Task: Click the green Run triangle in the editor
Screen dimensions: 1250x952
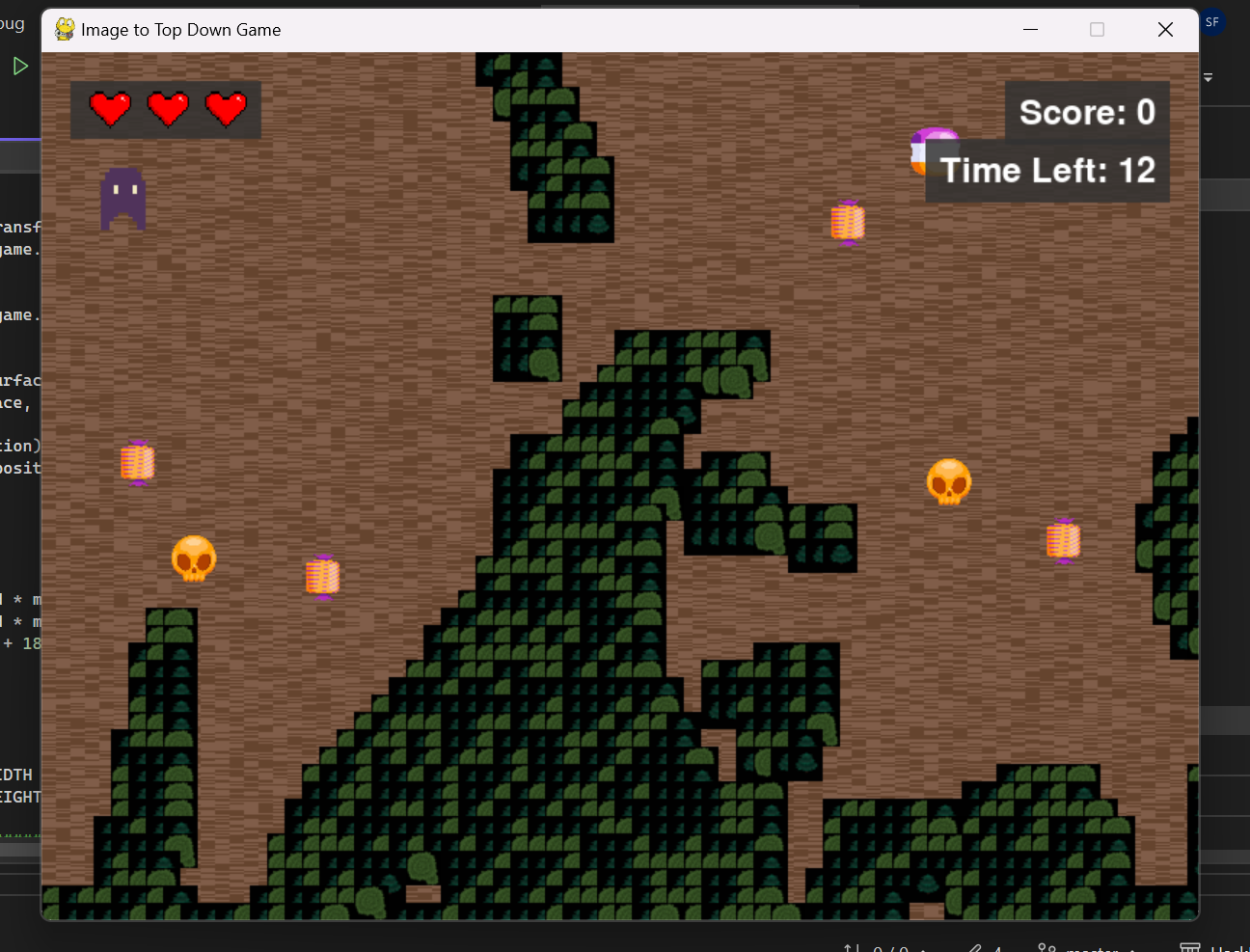Action: coord(21,66)
